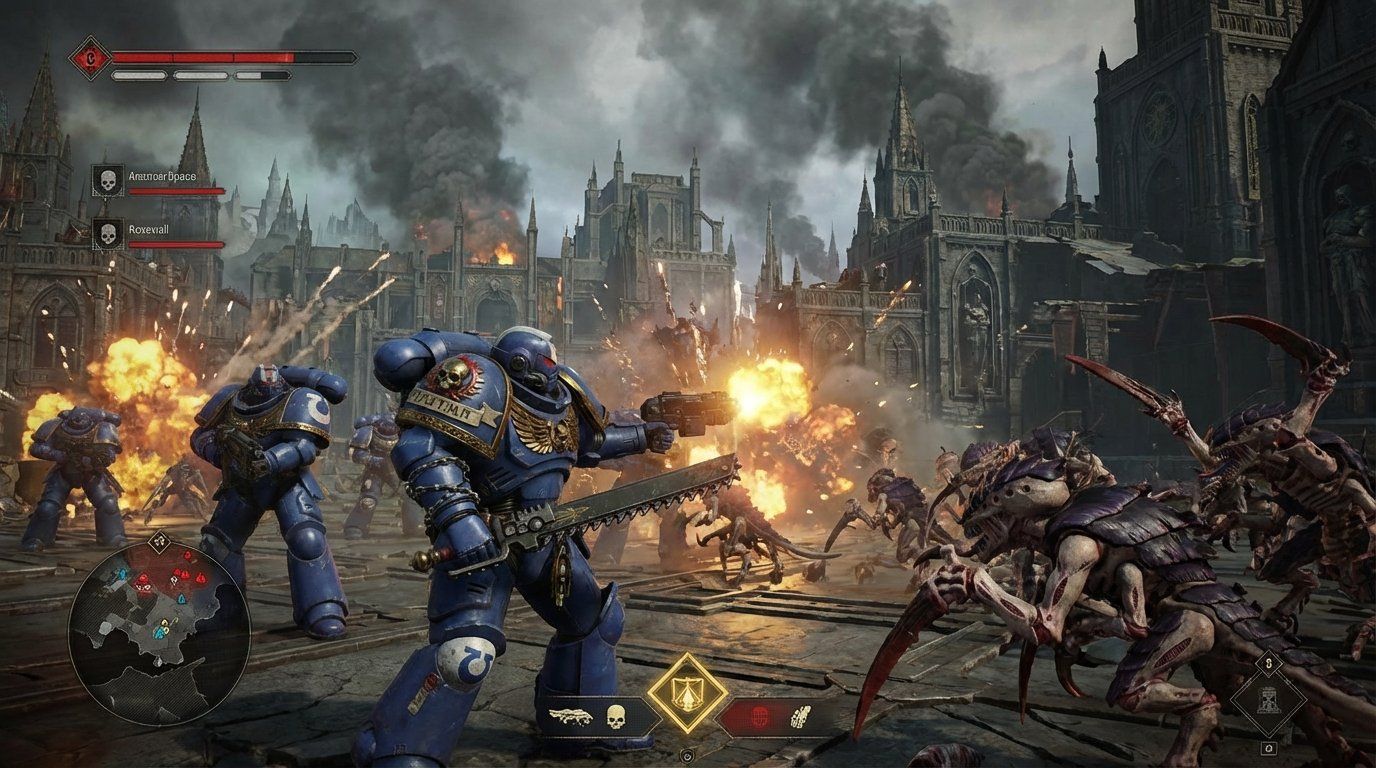The width and height of the screenshot is (1376, 768).
Task: Click Roxeviall's name label
Action: pyautogui.click(x=148, y=230)
